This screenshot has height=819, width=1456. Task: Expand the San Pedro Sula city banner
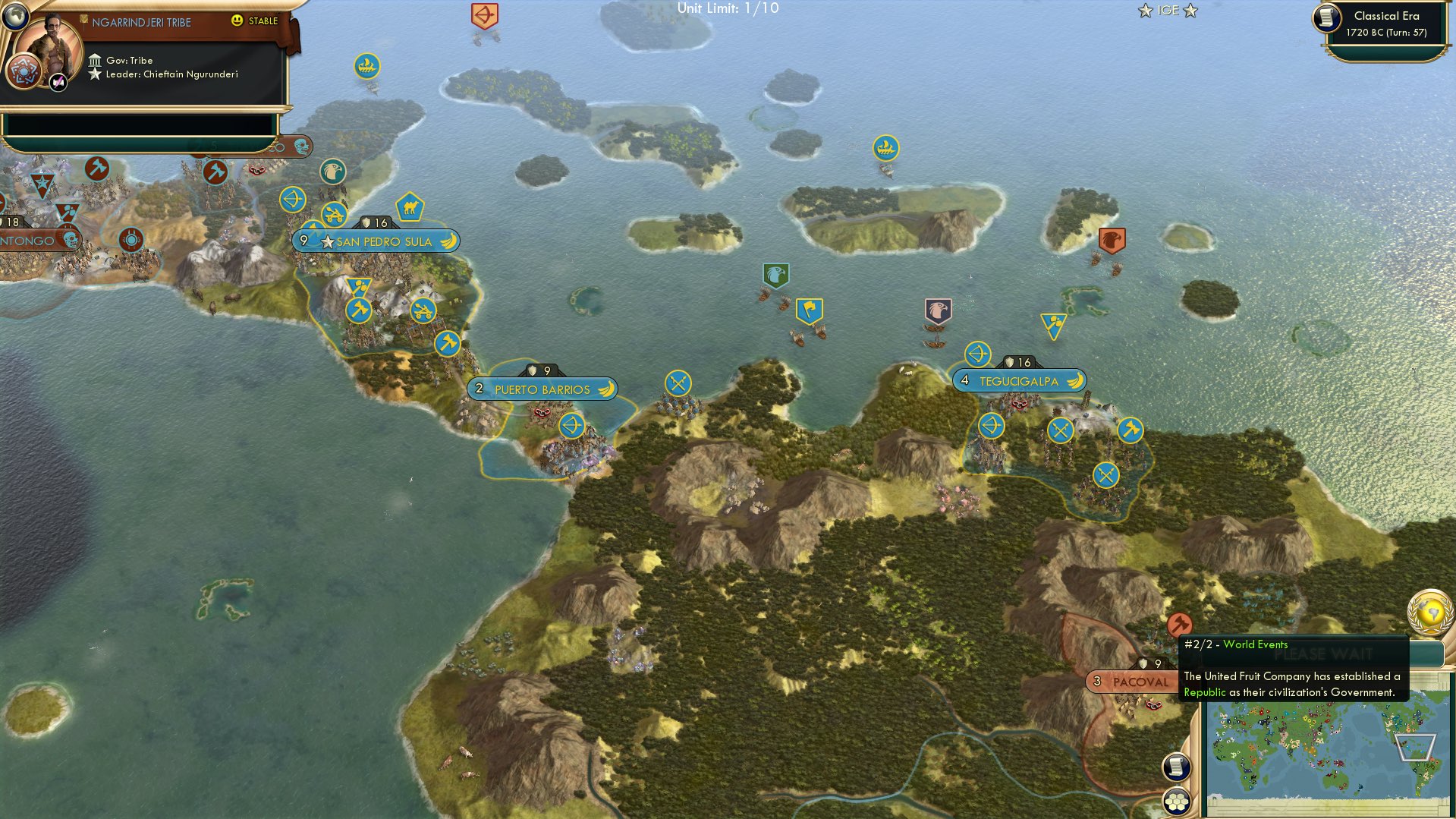(377, 241)
